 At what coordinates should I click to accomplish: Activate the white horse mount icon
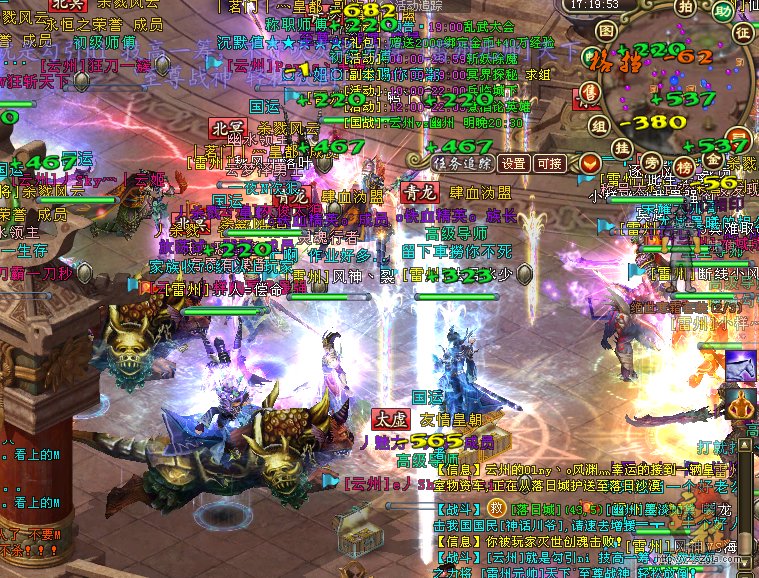(741, 365)
